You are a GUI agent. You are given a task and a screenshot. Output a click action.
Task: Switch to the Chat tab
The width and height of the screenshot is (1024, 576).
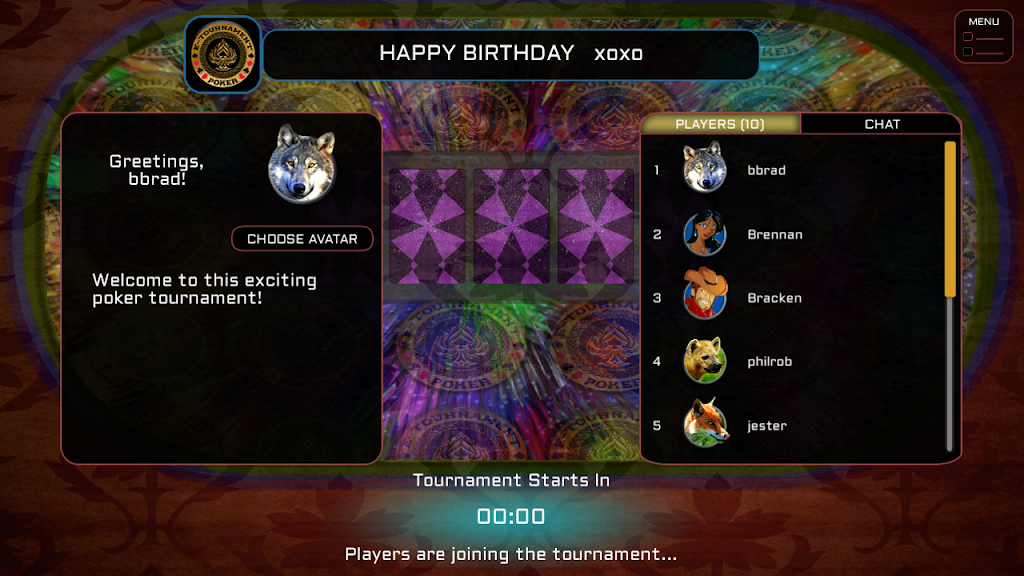tap(881, 124)
